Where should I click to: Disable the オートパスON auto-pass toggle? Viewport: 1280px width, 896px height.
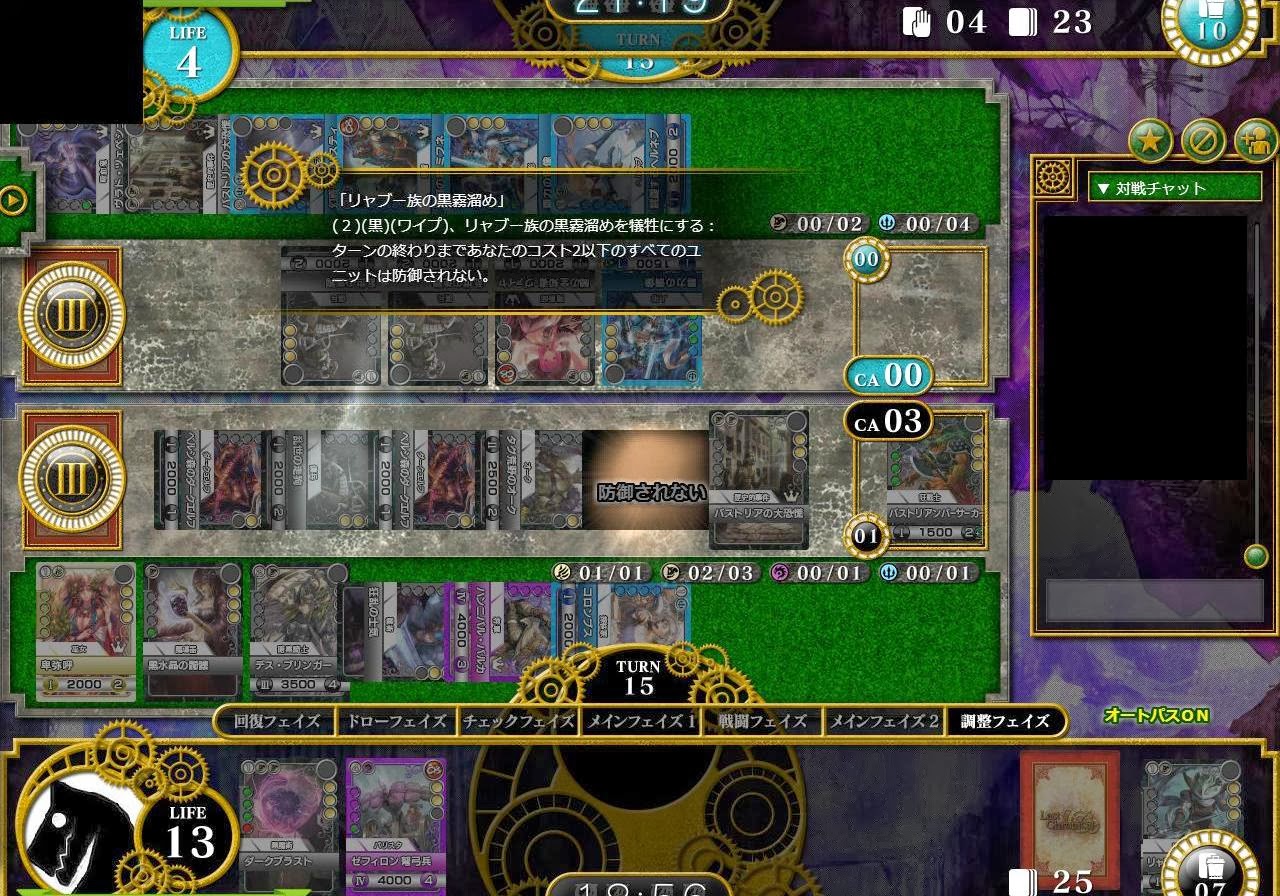[1156, 714]
